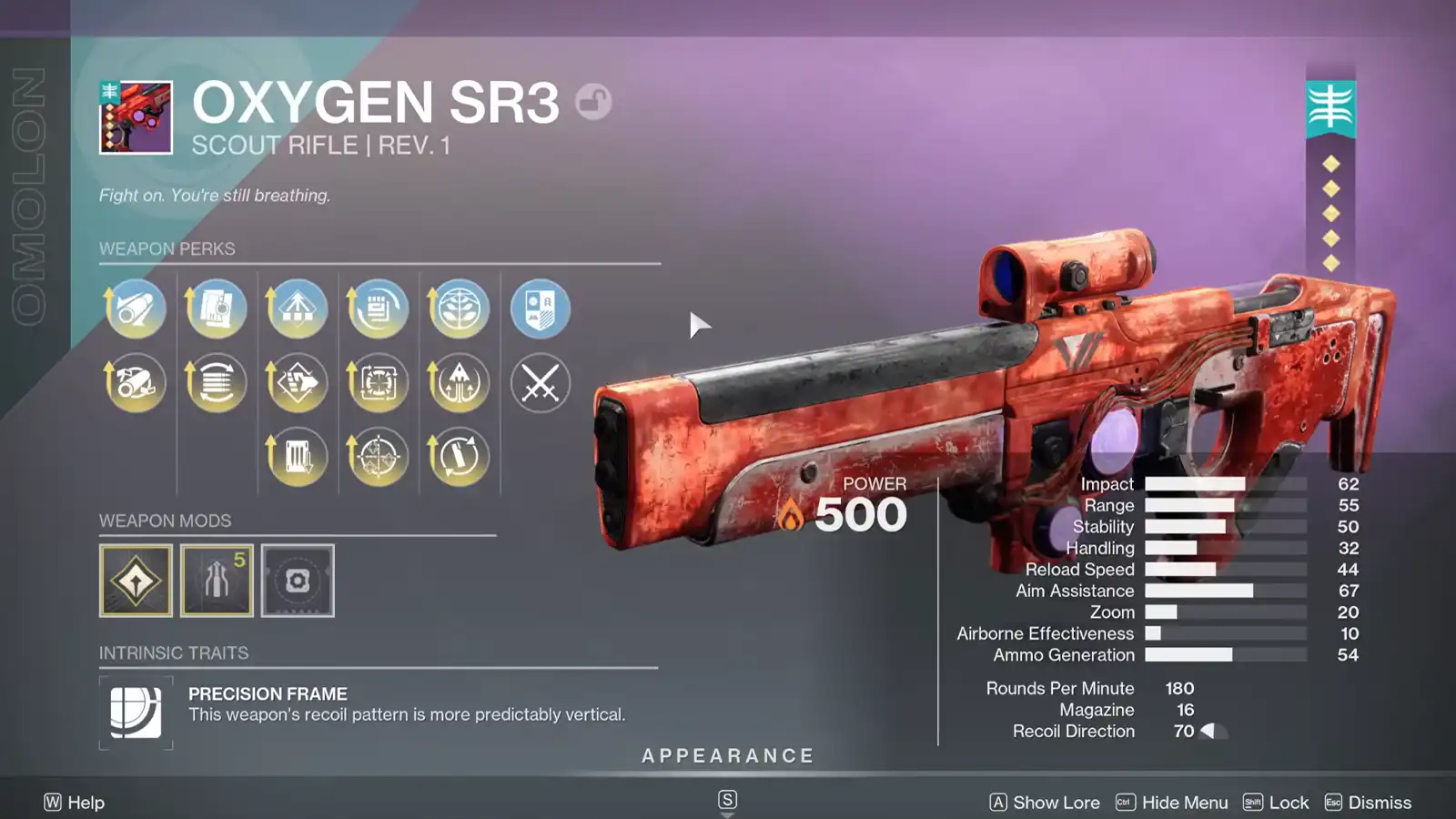Viewport: 1456px width, 819px height.
Task: Toggle Hide Menu at the bottom bar
Action: 1184,802
